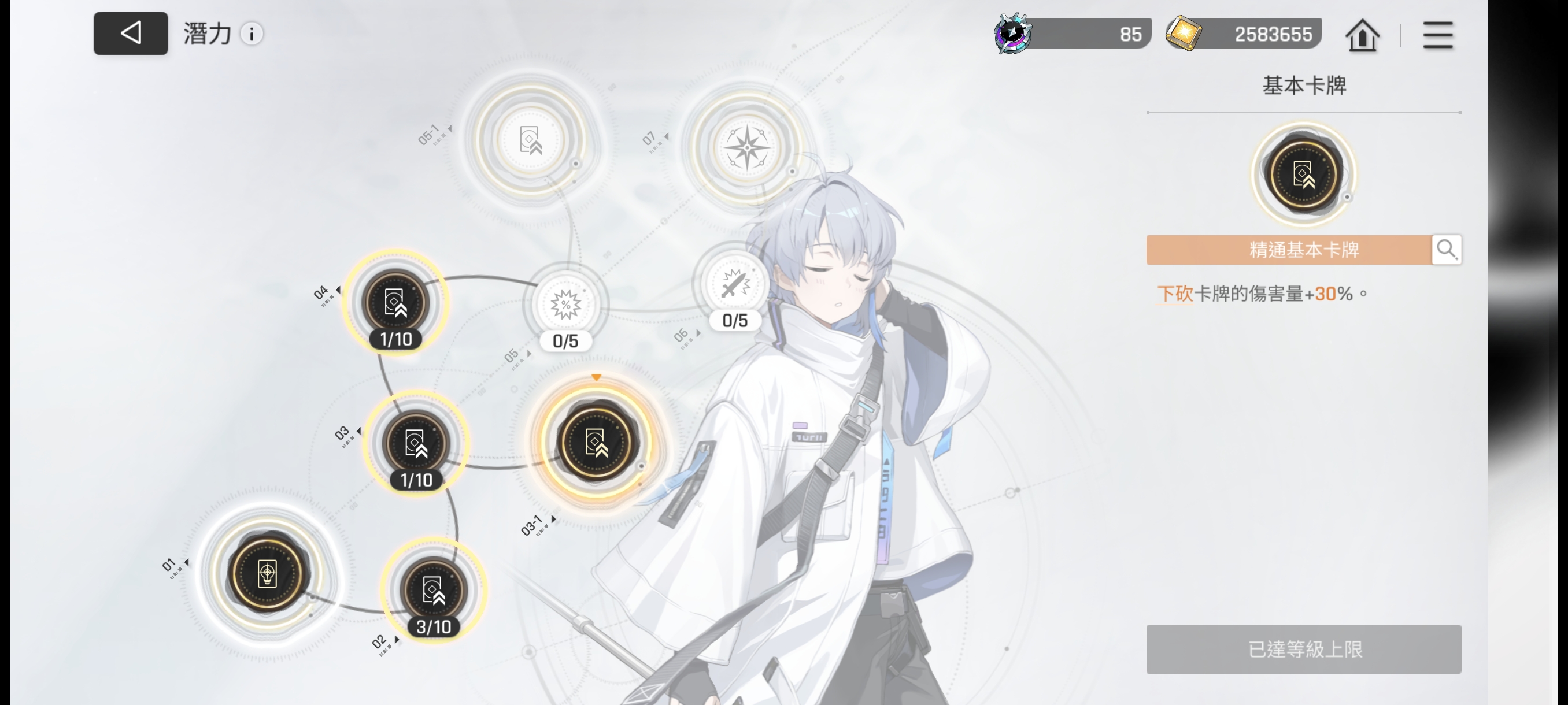The image size is (1568, 705).
Task: Select the highlighted node 03-1
Action: coord(596,442)
